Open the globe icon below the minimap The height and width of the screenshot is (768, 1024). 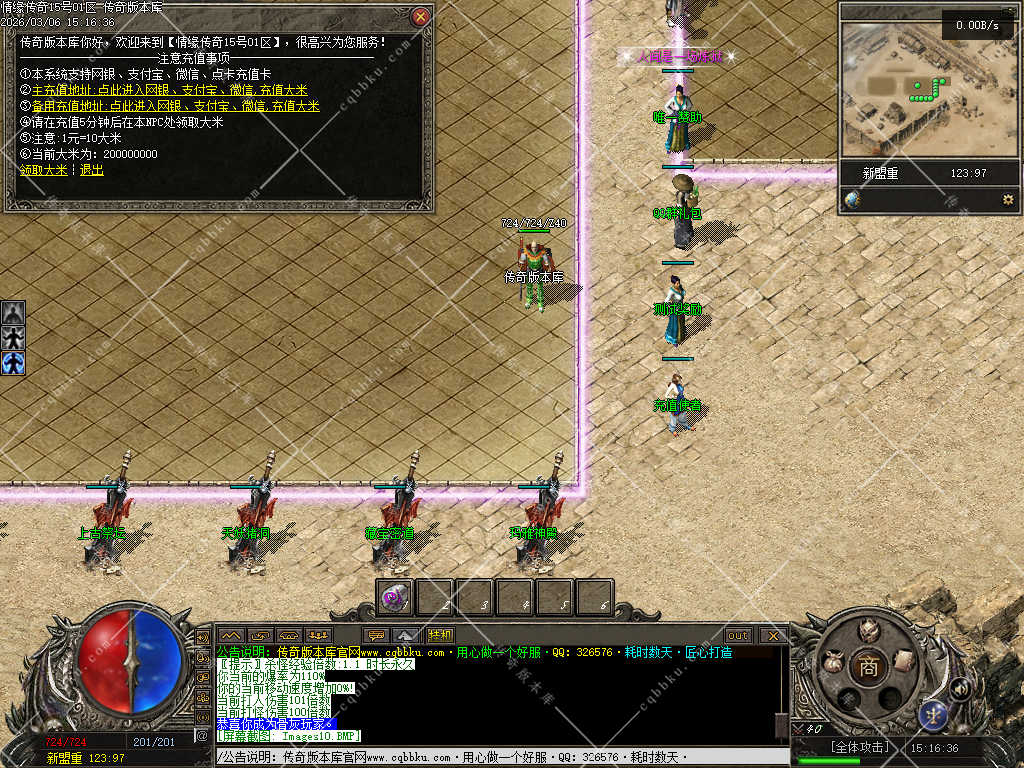[x=852, y=200]
